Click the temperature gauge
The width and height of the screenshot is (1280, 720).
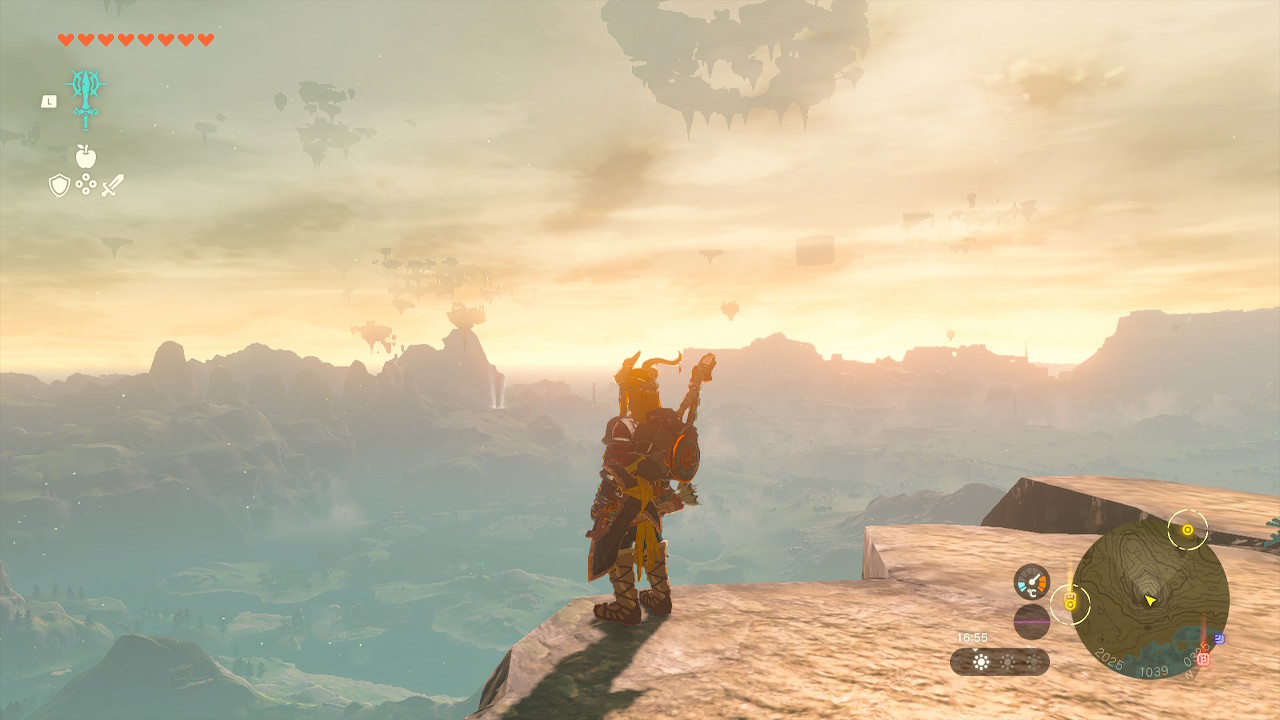(1032, 580)
